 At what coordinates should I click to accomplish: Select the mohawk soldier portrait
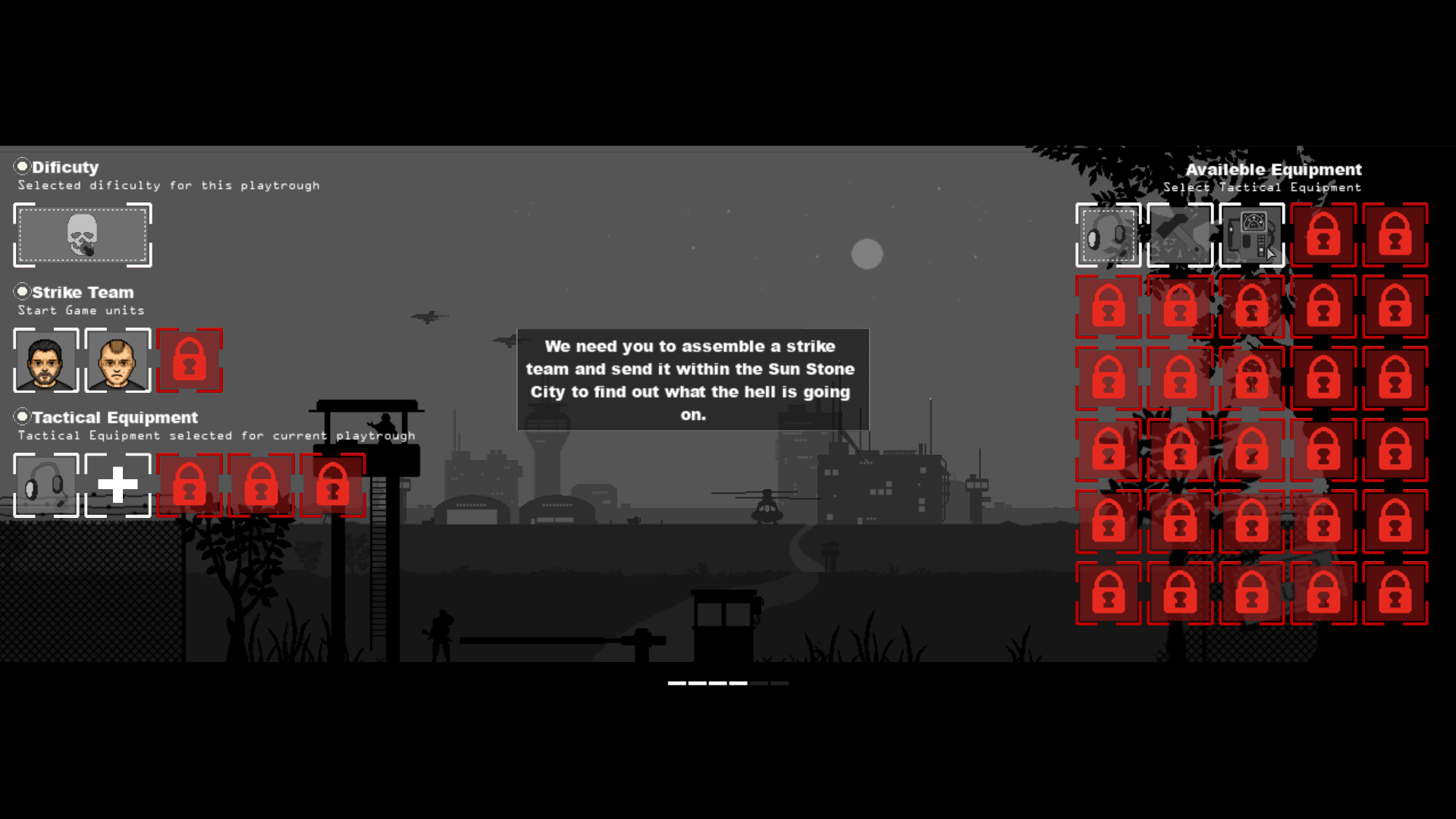pos(118,361)
